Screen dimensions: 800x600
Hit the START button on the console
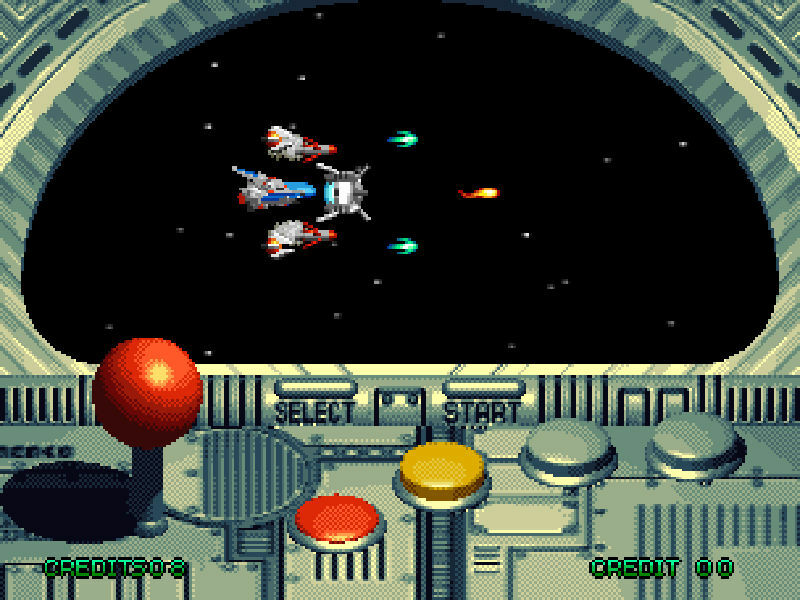(483, 389)
